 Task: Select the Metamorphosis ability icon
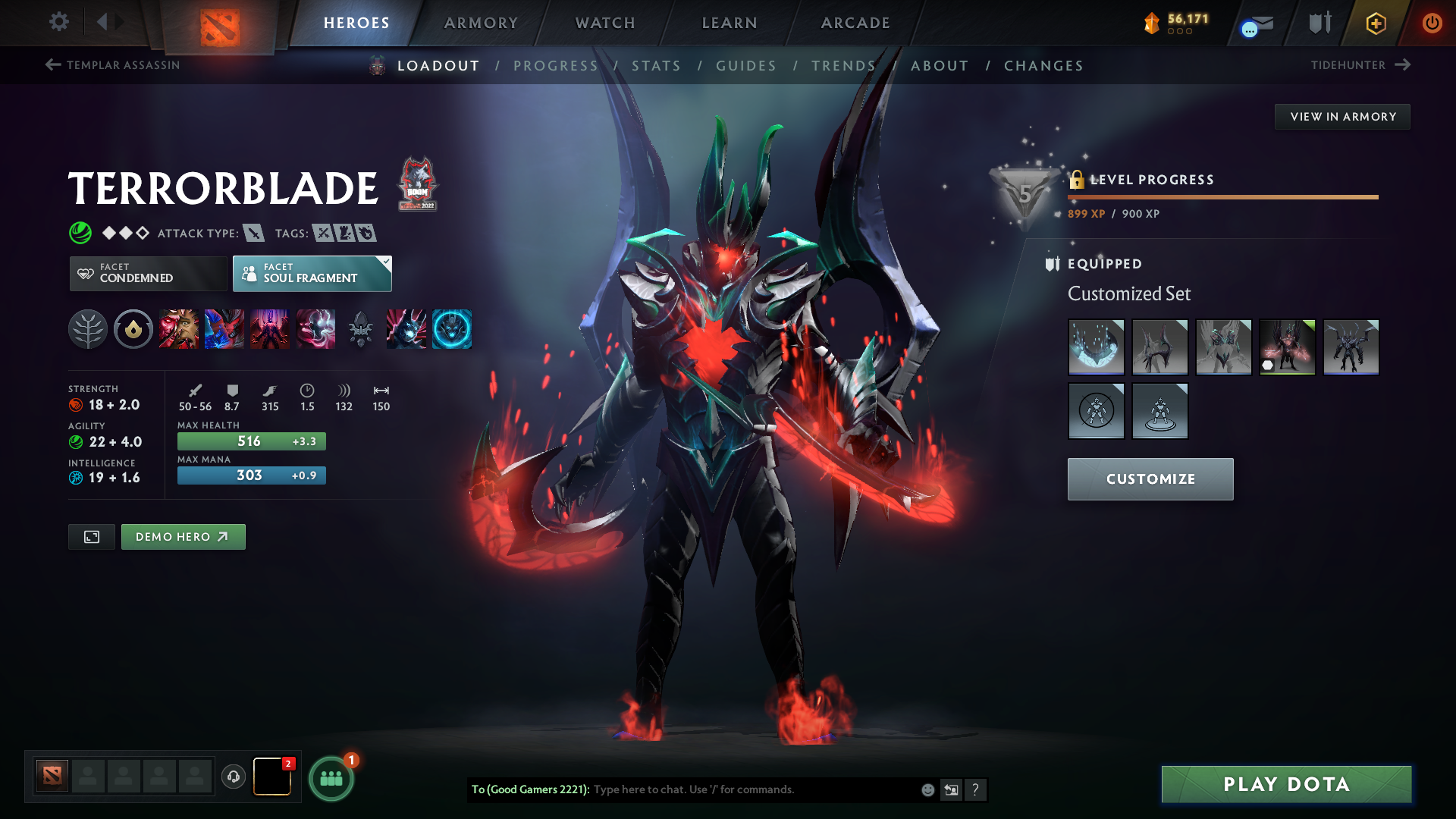[x=270, y=329]
